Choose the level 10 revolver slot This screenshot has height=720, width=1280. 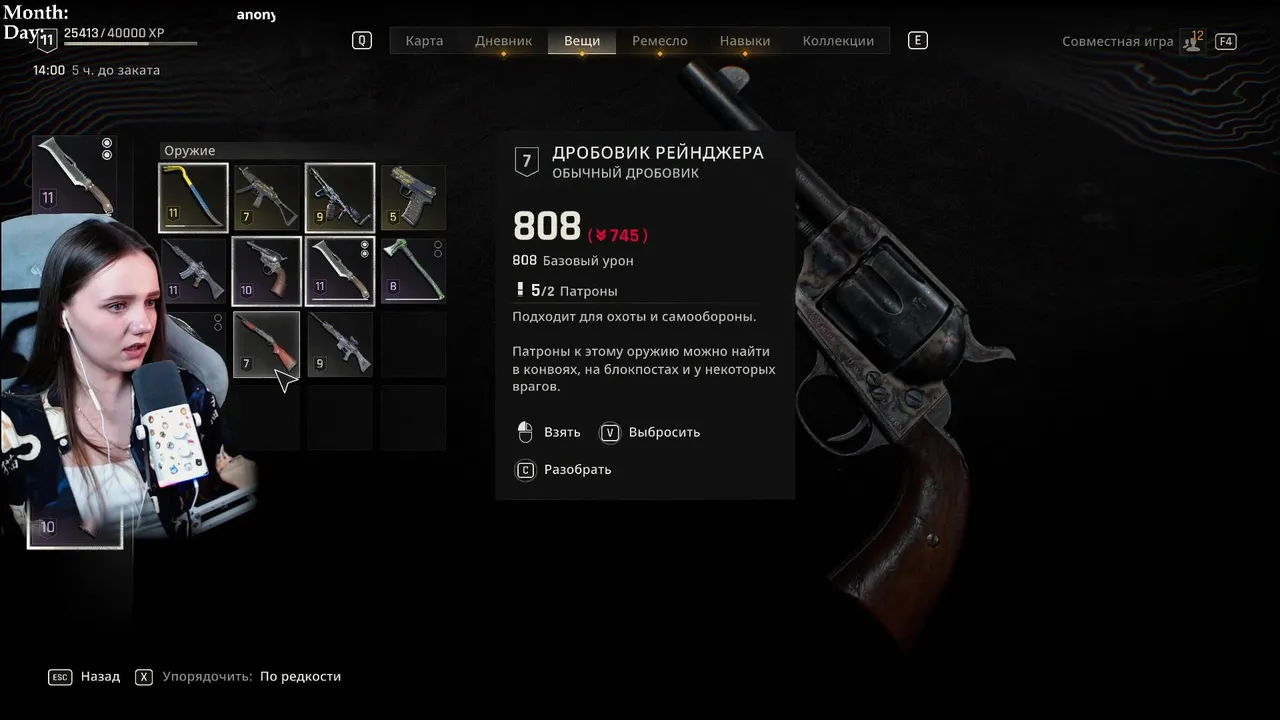point(267,271)
